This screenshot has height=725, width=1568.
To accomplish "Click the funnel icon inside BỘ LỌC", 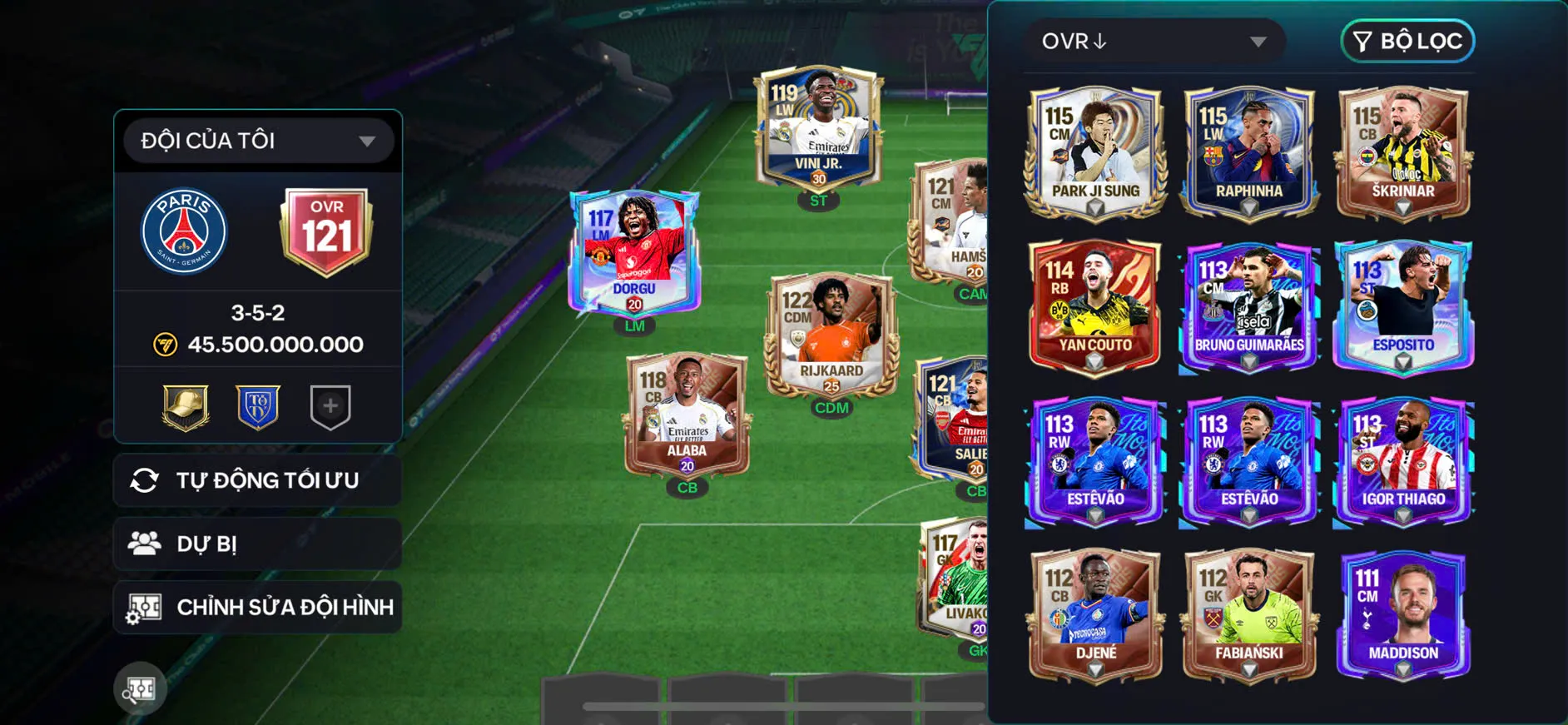I will [1363, 41].
